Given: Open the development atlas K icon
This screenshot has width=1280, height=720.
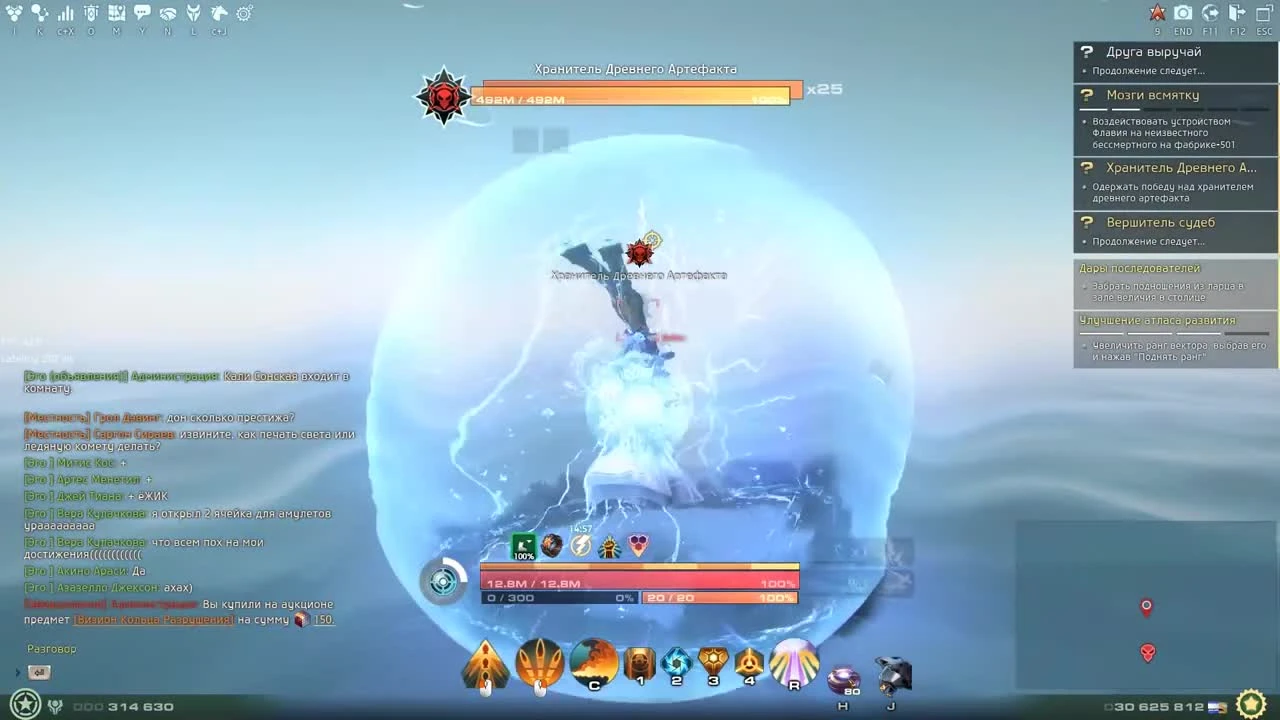Looking at the screenshot, I should tap(40, 13).
